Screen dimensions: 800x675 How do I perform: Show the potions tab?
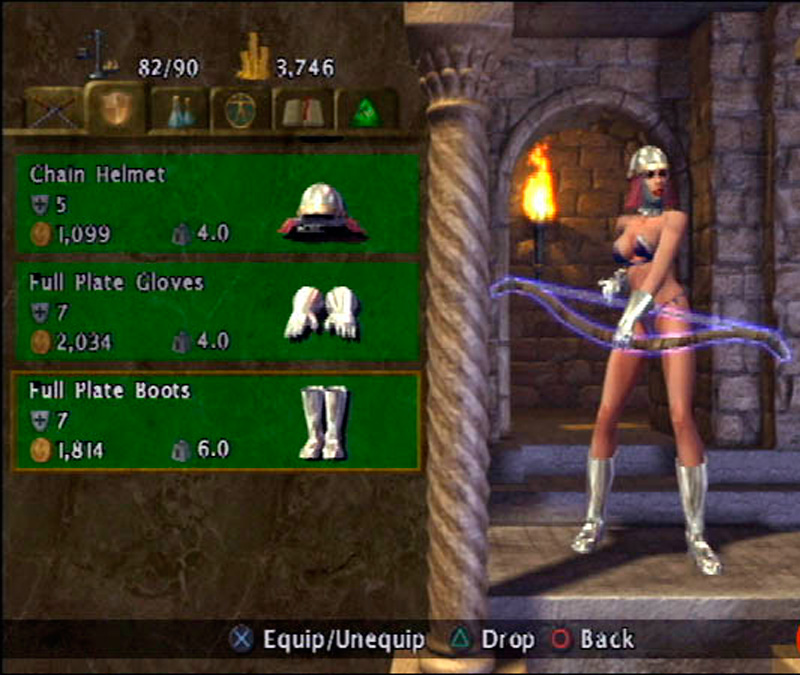coord(180,110)
